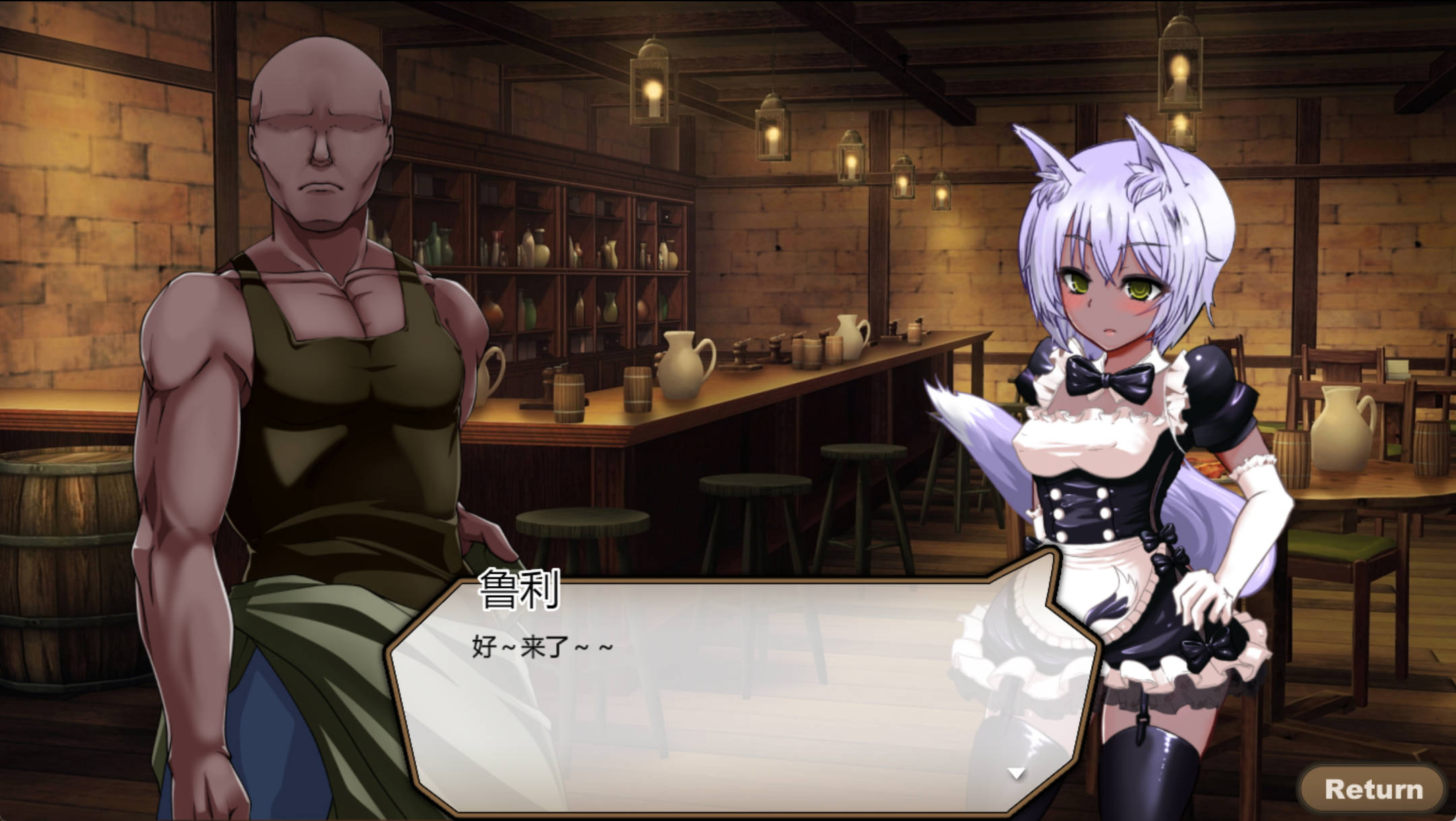Screen dimensions: 1456x821
Task: Advance dialogue with the white arrow indicator
Action: click(1016, 773)
